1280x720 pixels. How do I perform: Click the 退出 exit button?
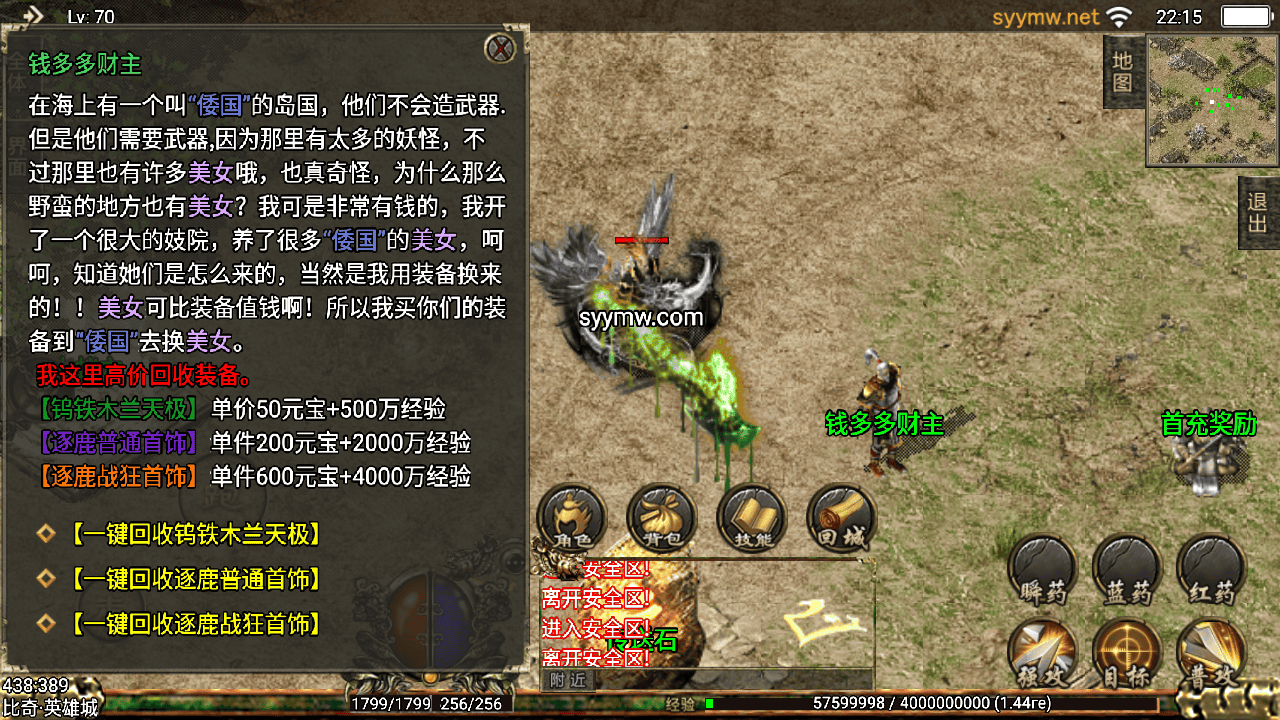[1258, 212]
